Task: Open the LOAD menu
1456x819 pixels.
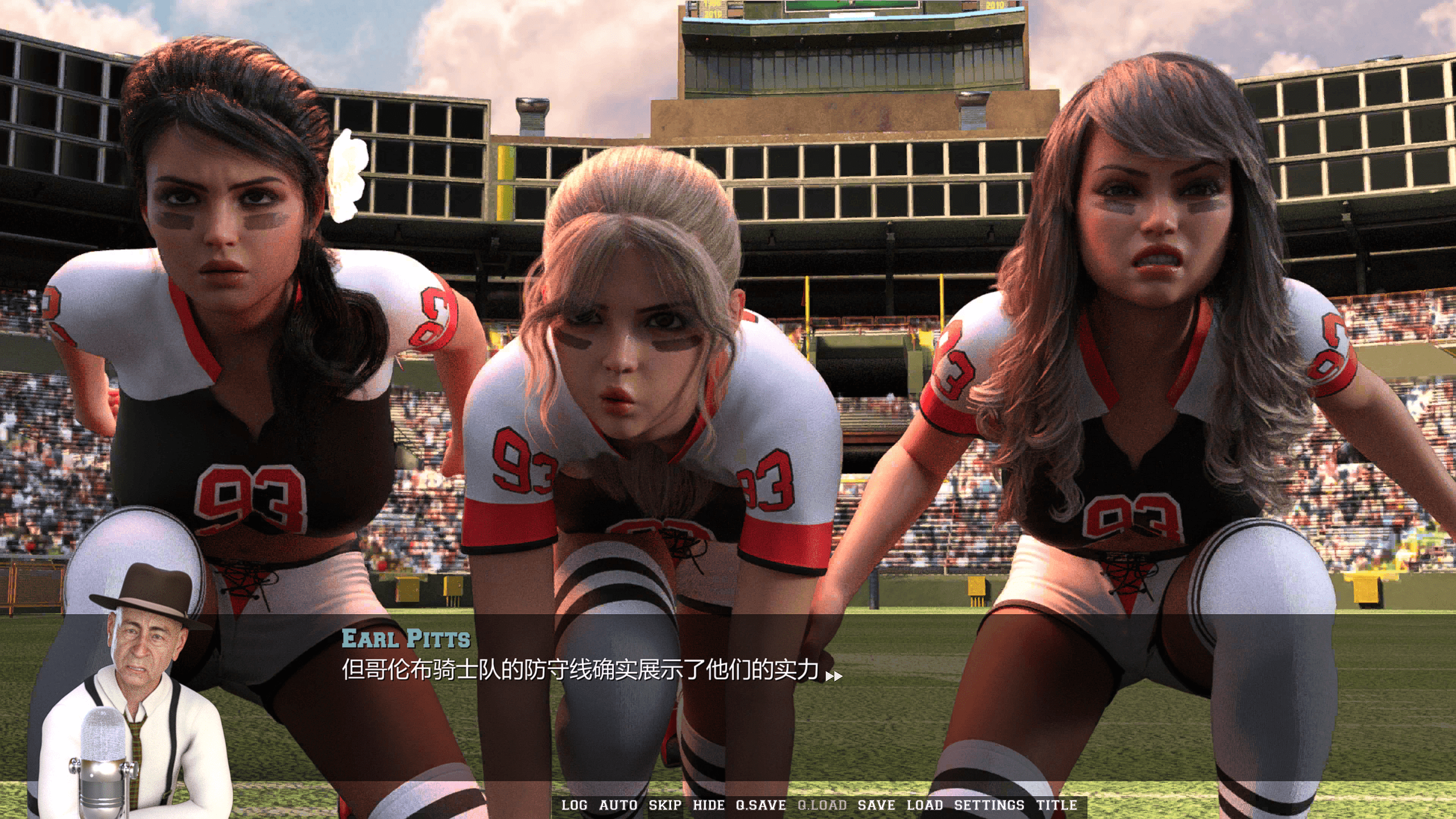Action: (925, 805)
